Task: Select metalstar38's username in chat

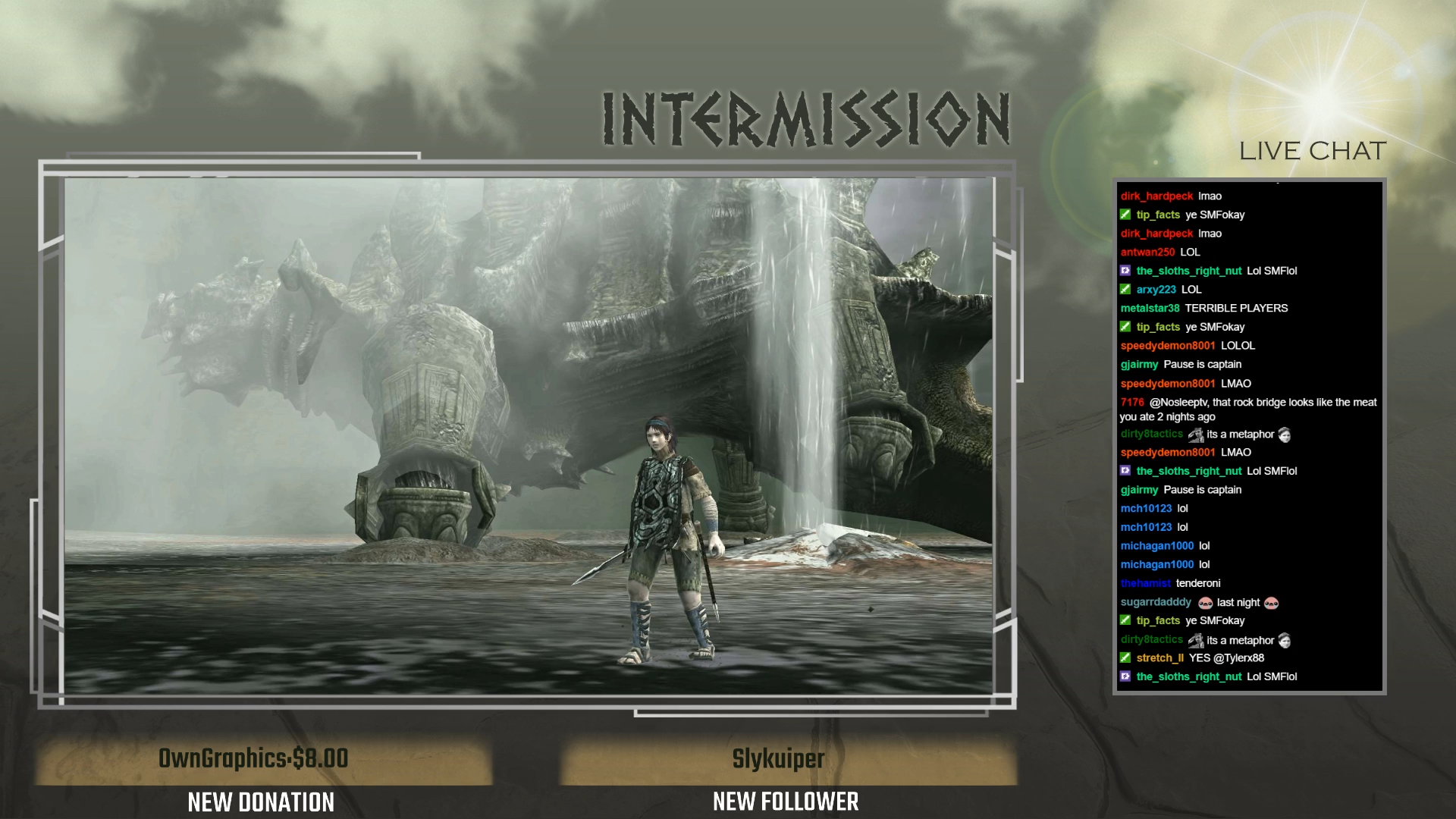Action: pyautogui.click(x=1150, y=308)
